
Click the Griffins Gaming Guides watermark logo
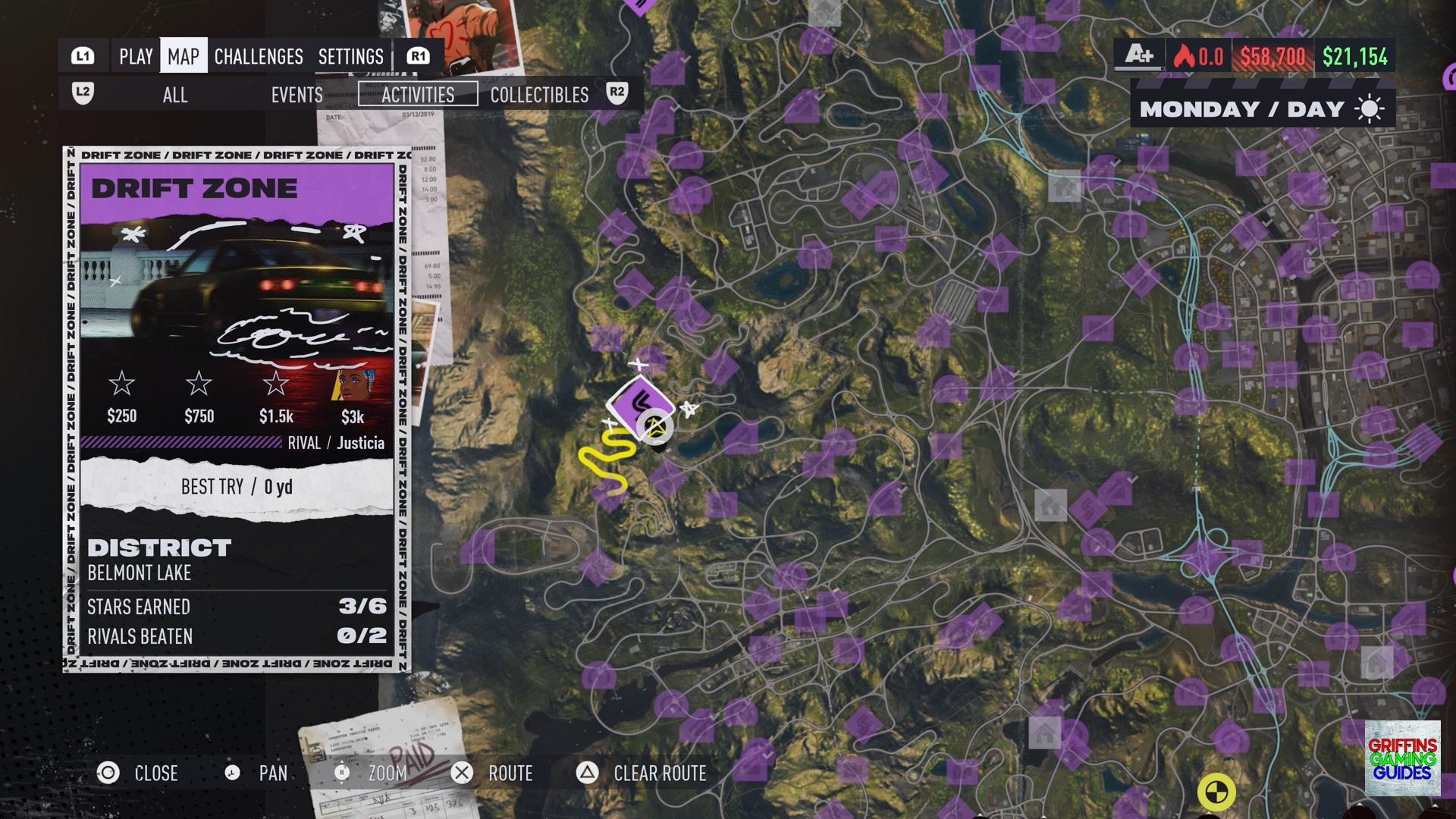click(x=1402, y=758)
